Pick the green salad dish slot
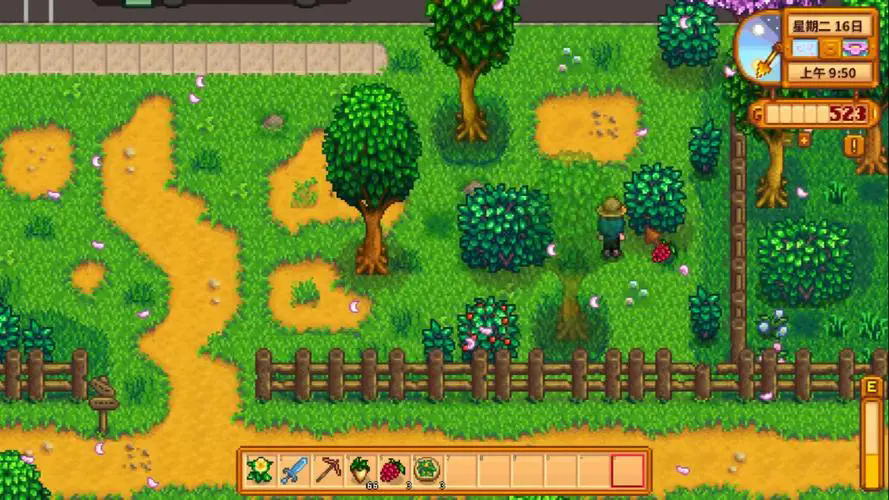Viewport: 889px width, 500px height. point(428,469)
